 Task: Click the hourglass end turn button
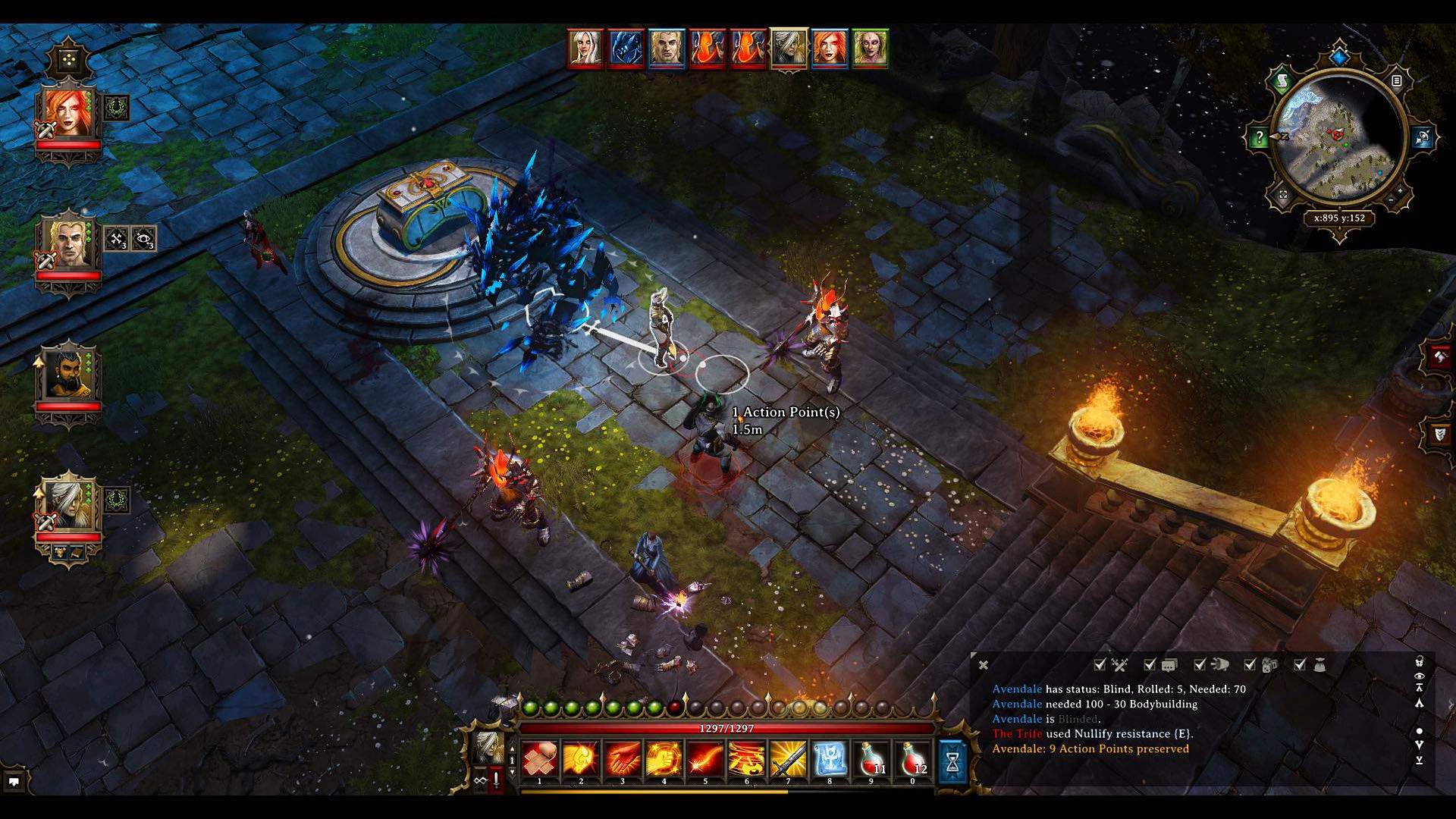point(952,761)
